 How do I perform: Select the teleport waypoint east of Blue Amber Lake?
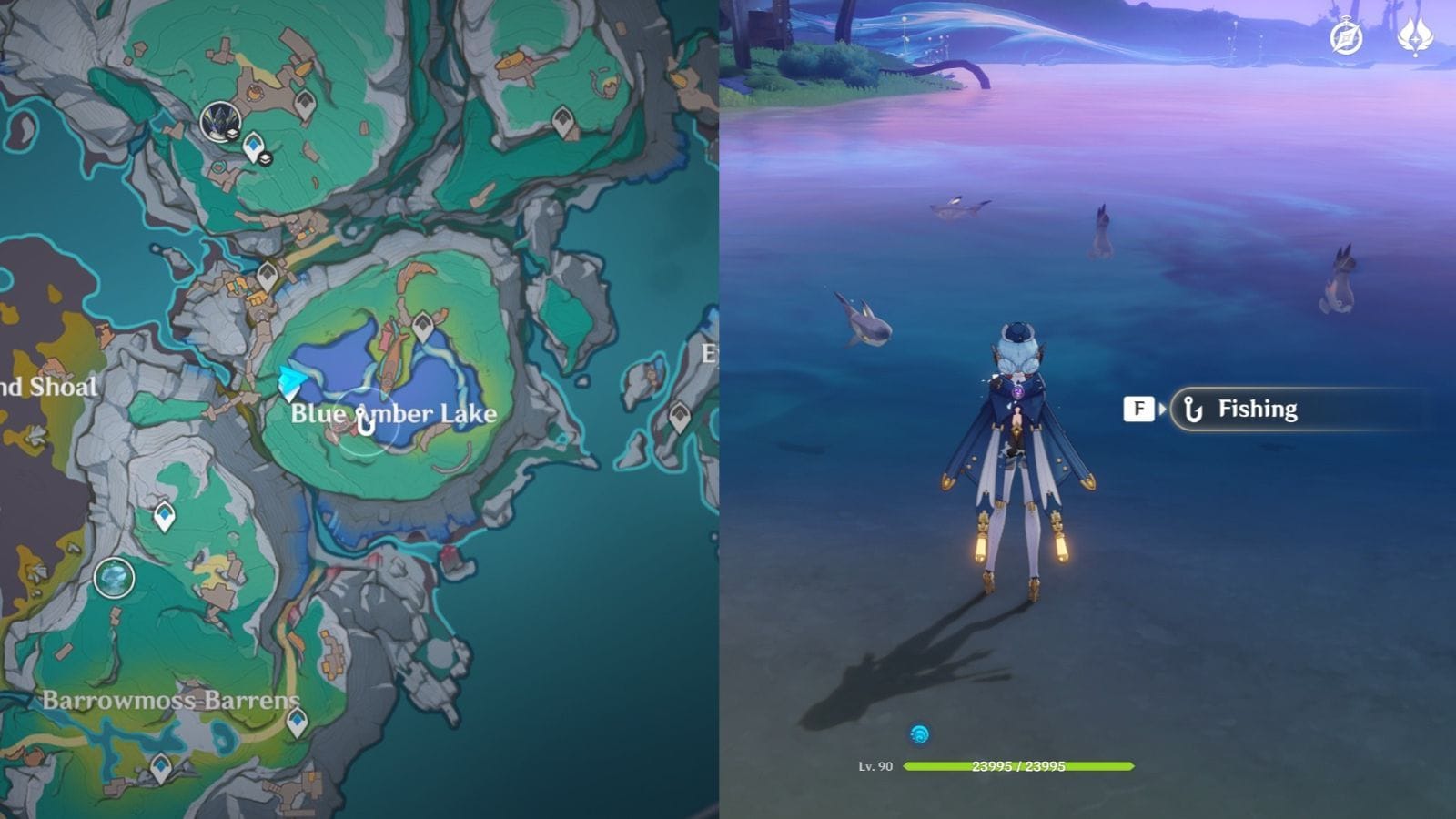679,412
